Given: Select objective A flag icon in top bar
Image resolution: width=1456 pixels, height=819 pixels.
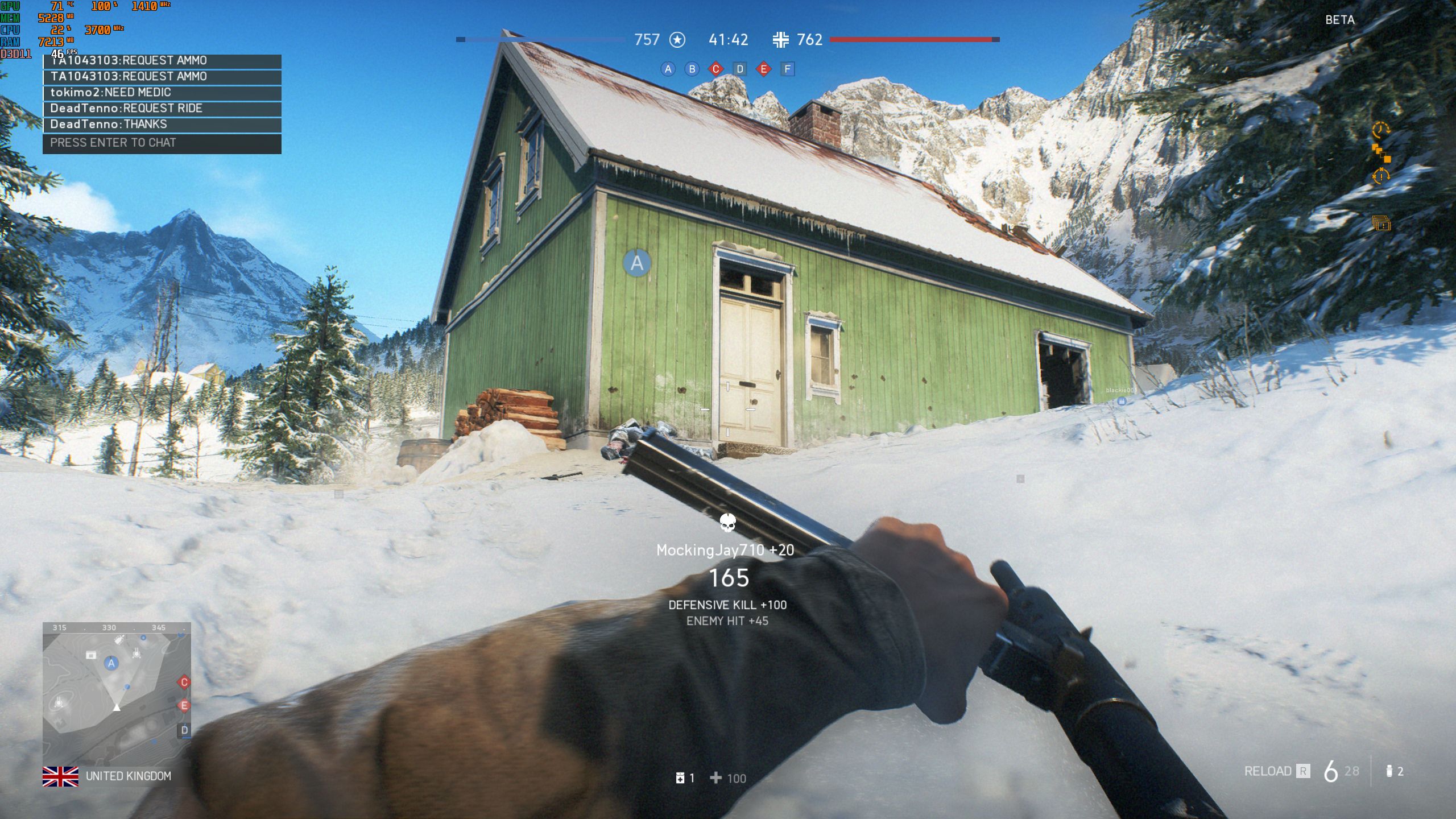Looking at the screenshot, I should (668, 69).
